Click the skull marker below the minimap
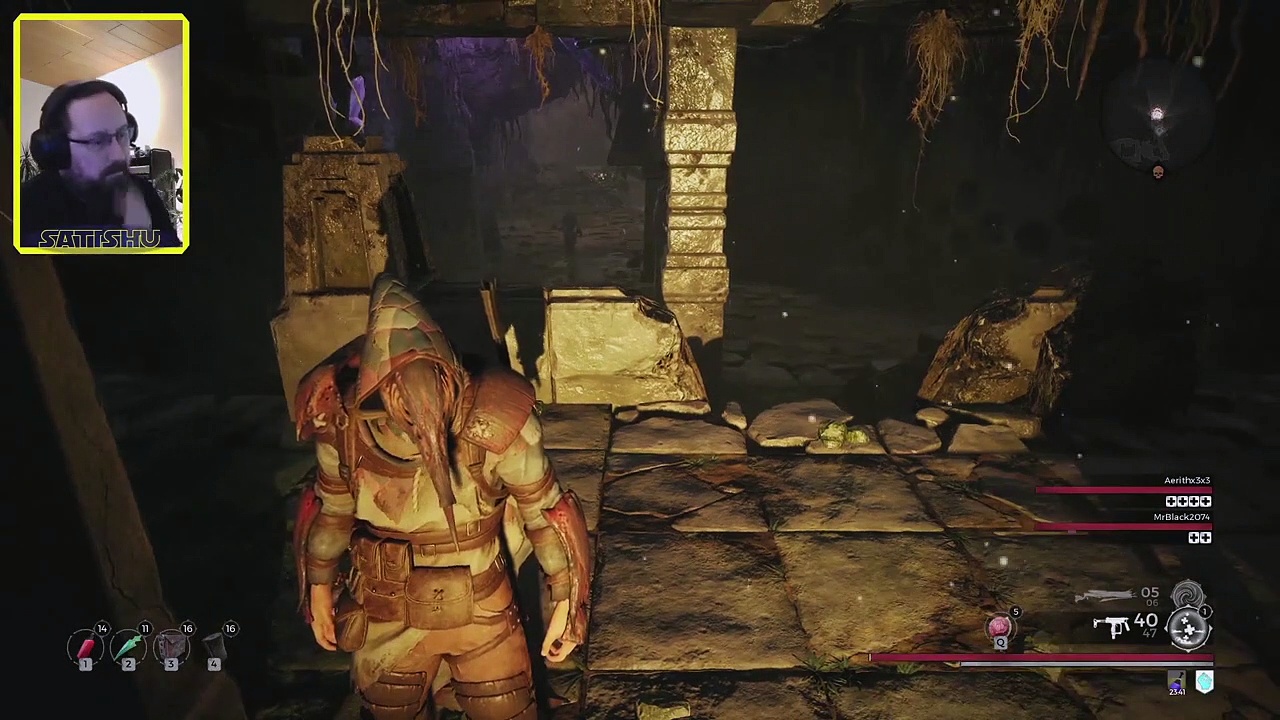This screenshot has height=720, width=1280. tap(1158, 173)
